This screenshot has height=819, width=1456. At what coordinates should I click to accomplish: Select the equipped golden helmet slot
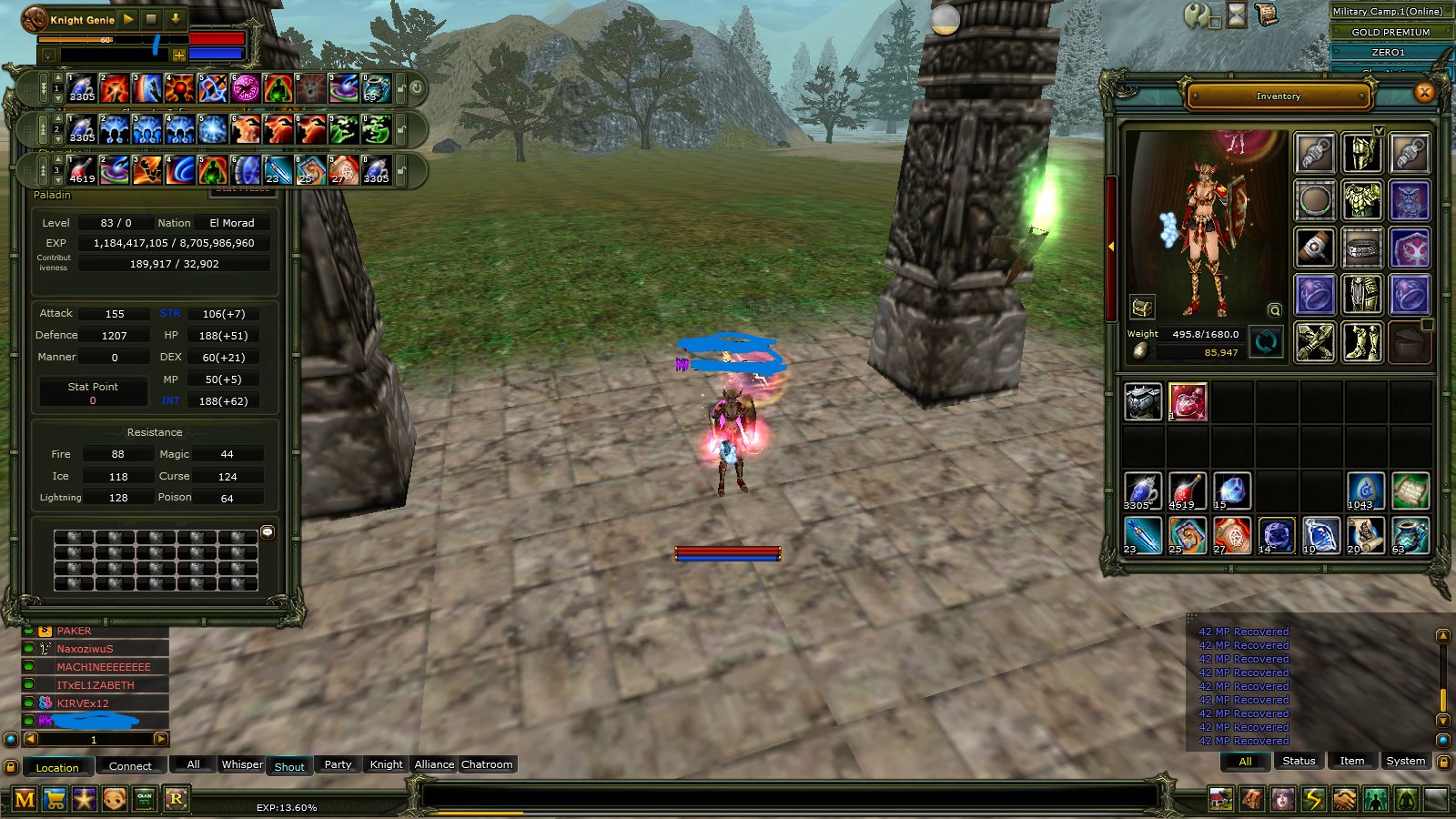click(1361, 154)
